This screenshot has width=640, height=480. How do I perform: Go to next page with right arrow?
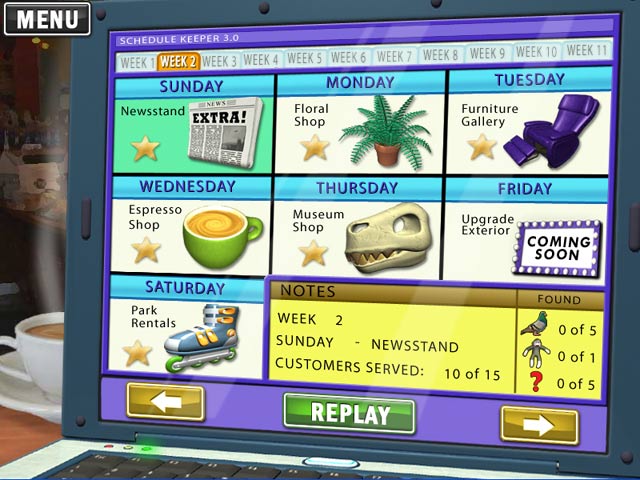[x=539, y=425]
